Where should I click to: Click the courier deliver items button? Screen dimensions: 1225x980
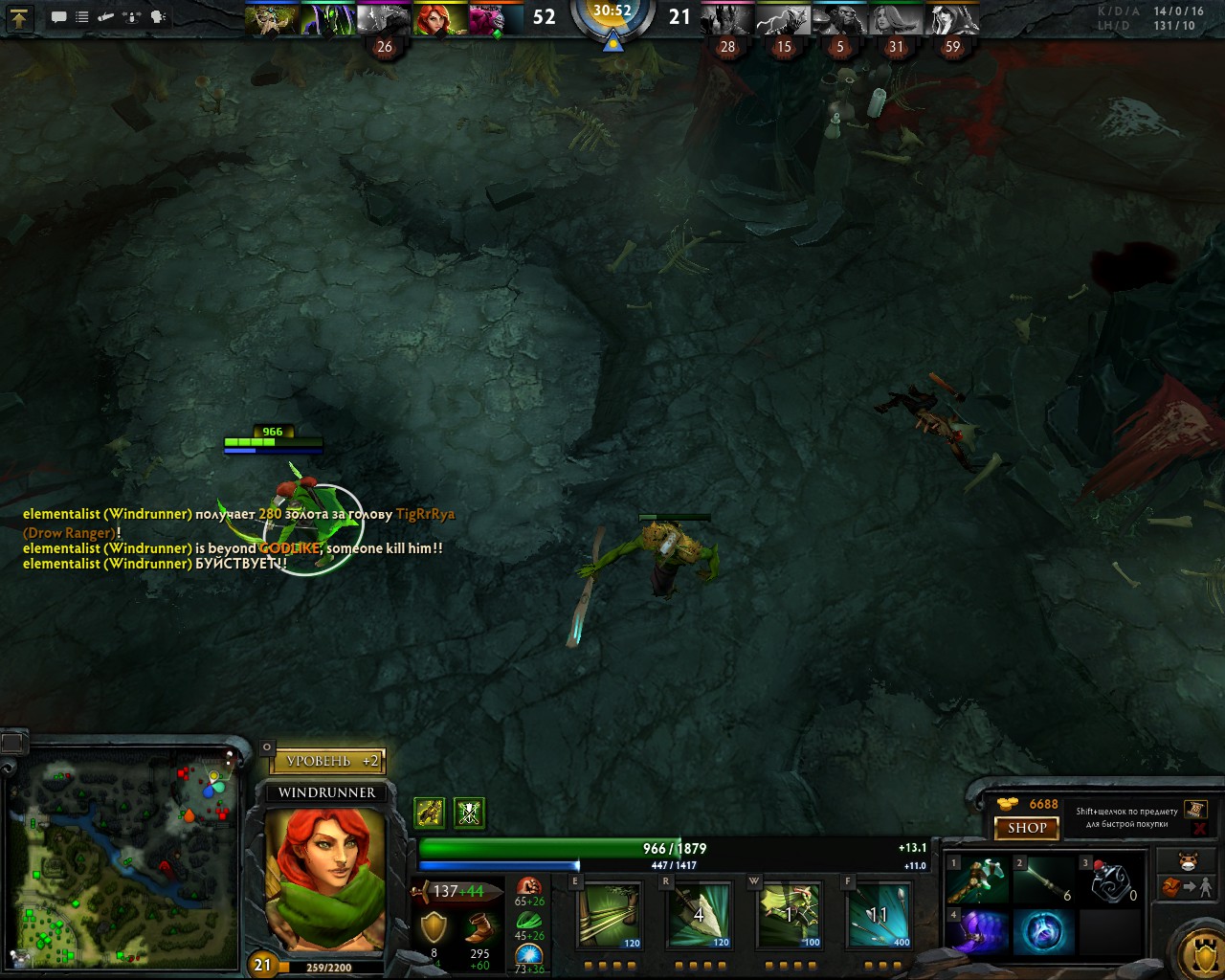(x=1188, y=887)
